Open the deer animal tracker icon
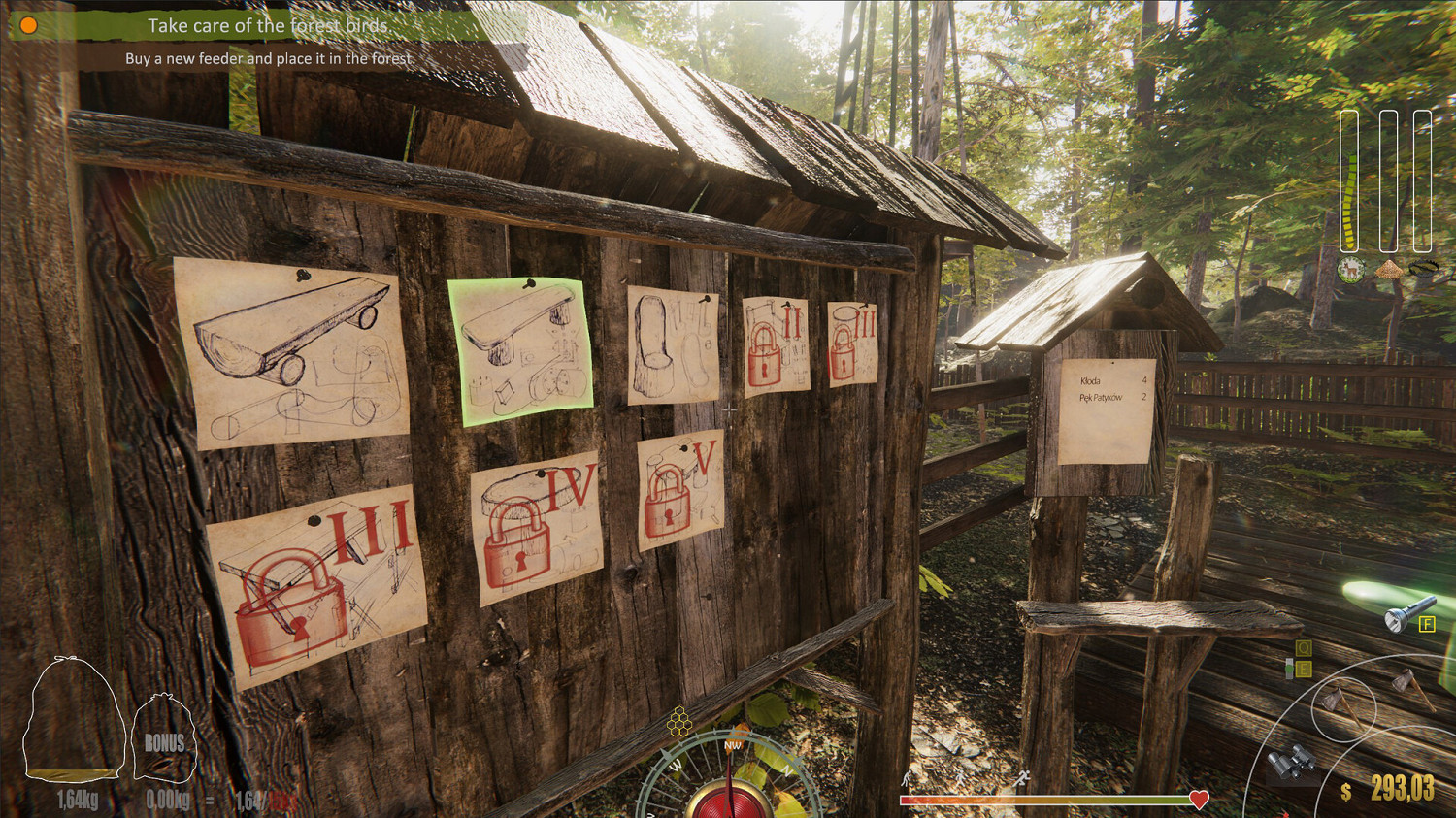Screen dimensions: 1456x818 pyautogui.click(x=1350, y=269)
